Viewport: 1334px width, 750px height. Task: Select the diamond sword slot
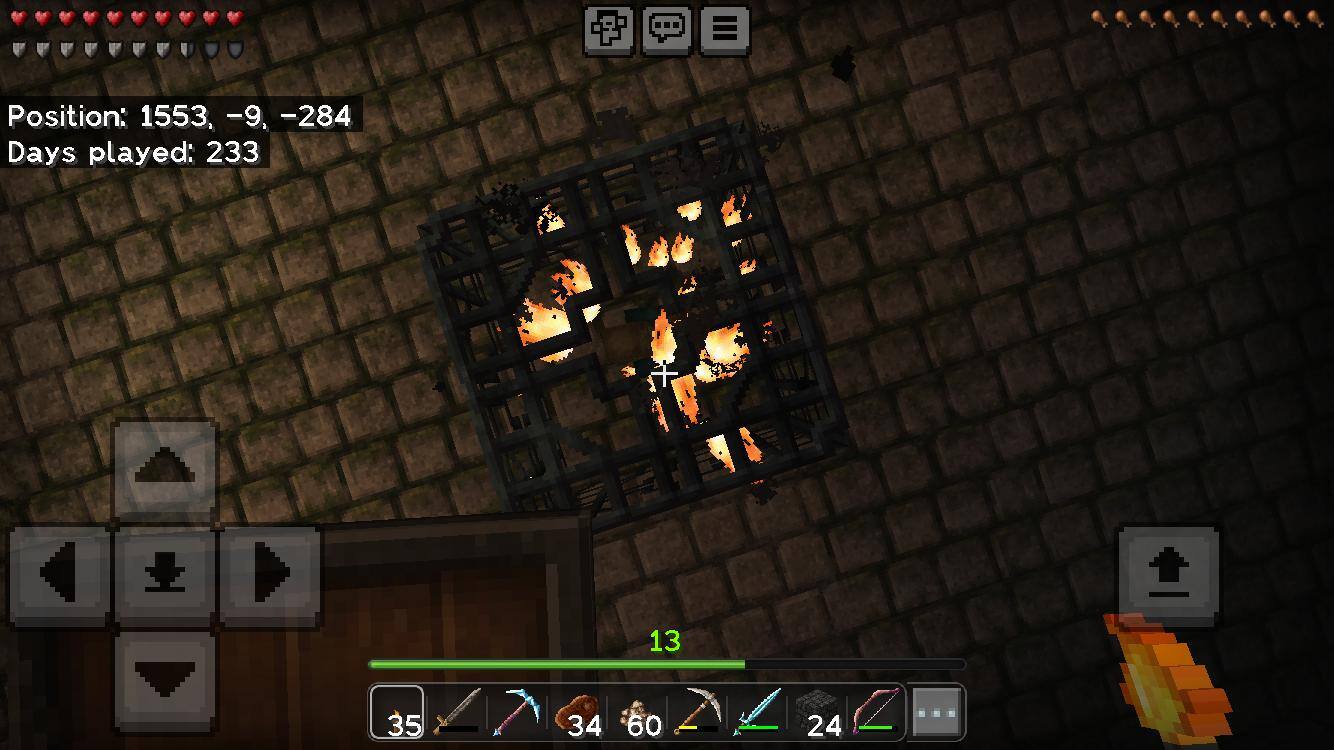coord(757,713)
